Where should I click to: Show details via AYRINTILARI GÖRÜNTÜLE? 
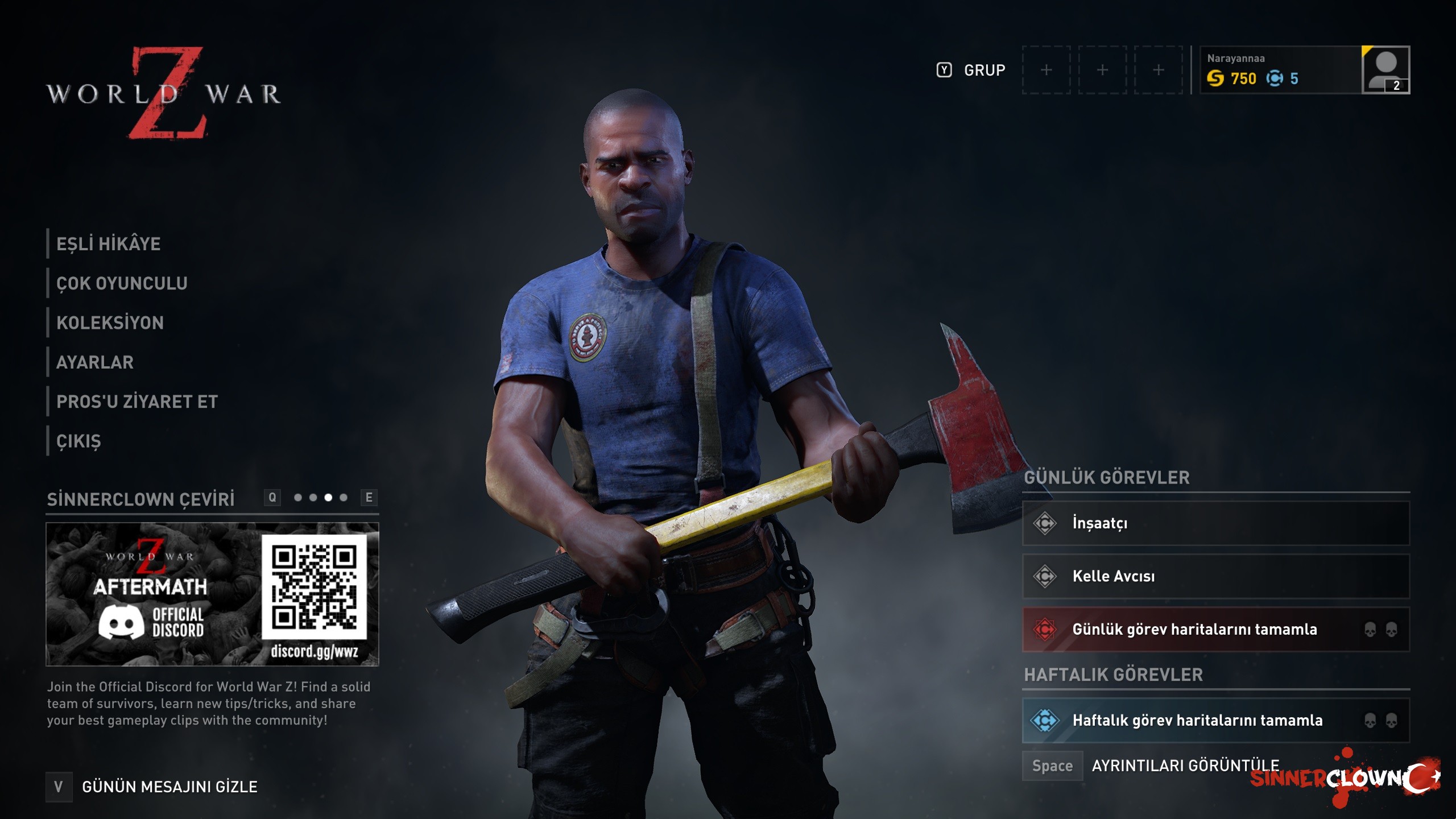point(1185,766)
